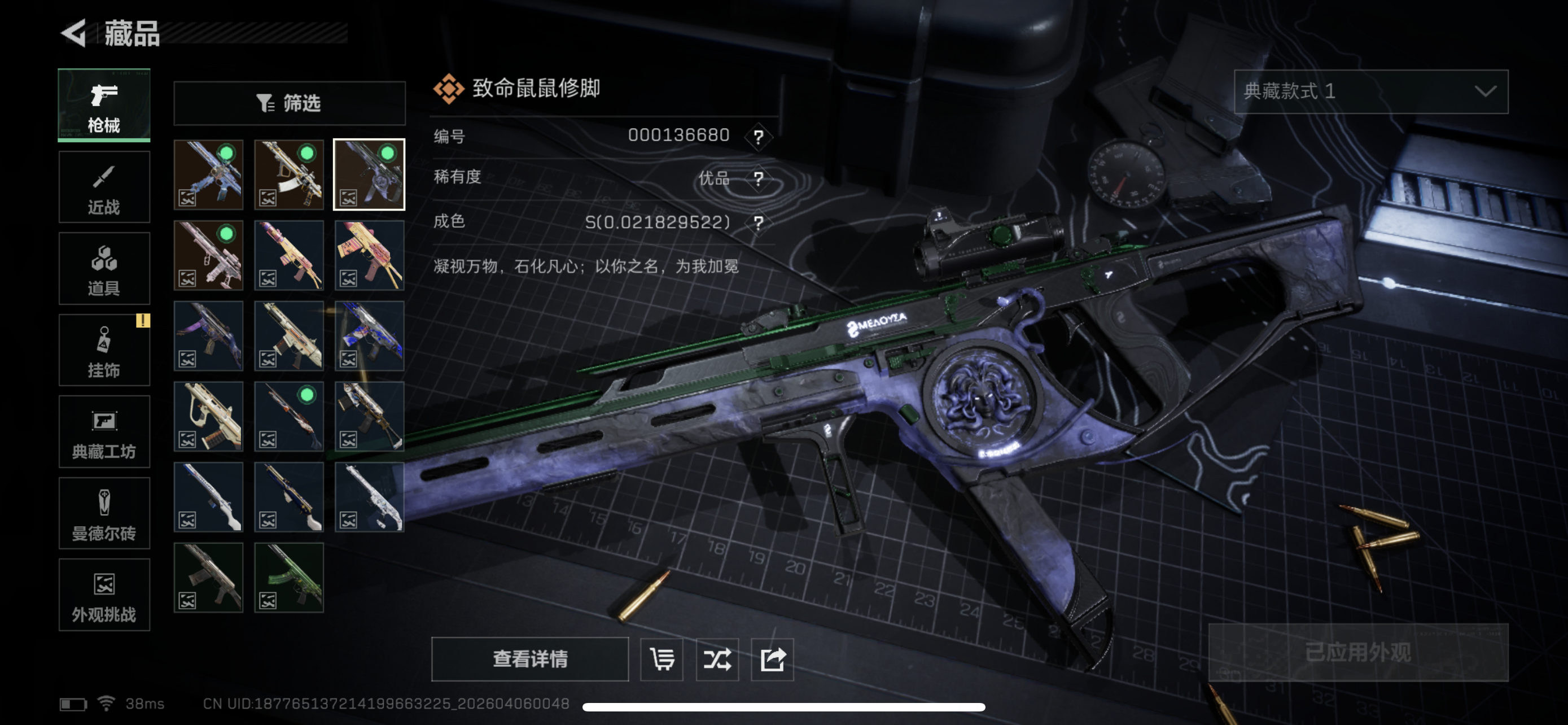Show the help tooltip for 稀有度

(758, 178)
